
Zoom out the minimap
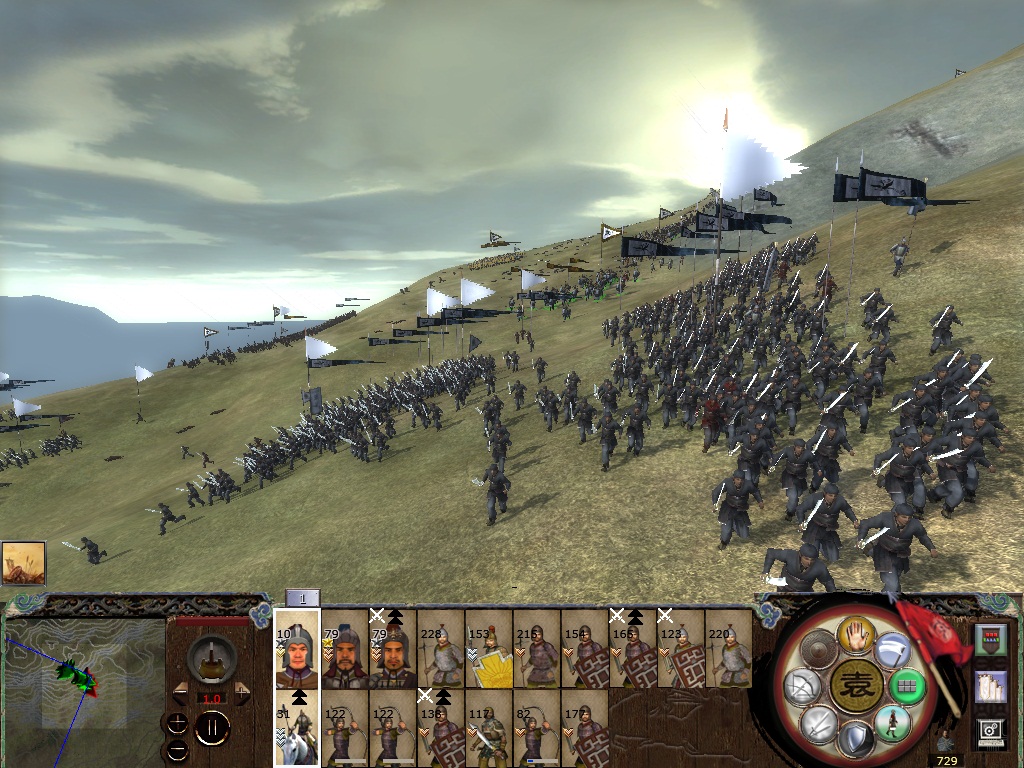pyautogui.click(x=178, y=749)
